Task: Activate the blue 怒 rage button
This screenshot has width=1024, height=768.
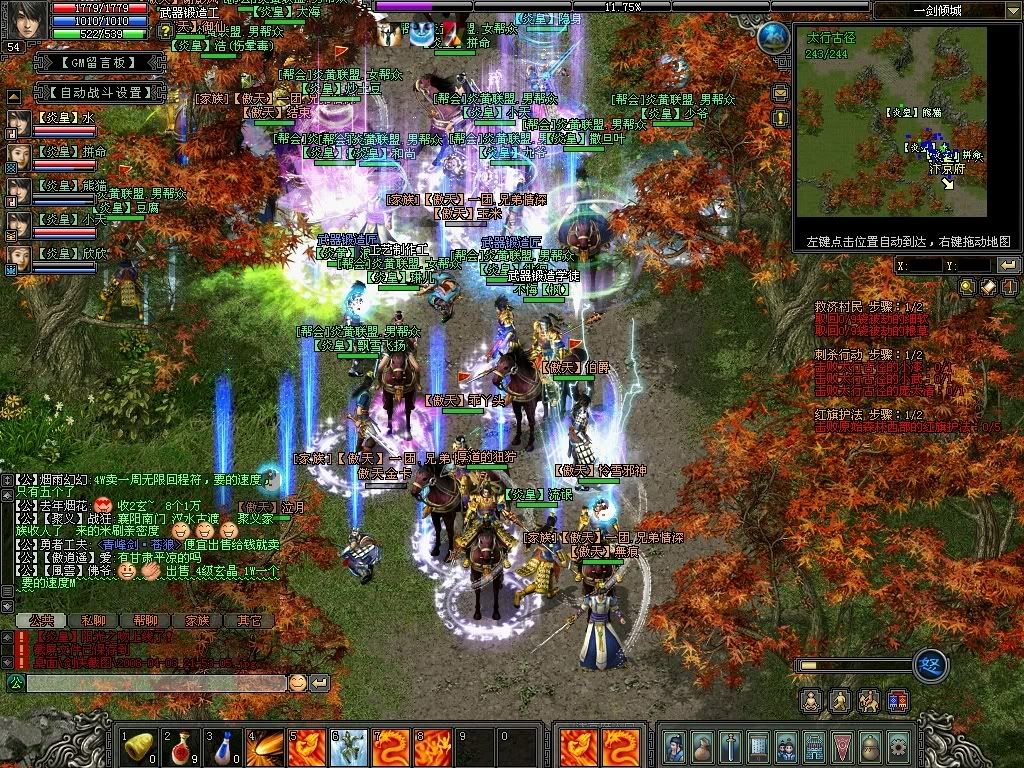Action: coord(931,664)
